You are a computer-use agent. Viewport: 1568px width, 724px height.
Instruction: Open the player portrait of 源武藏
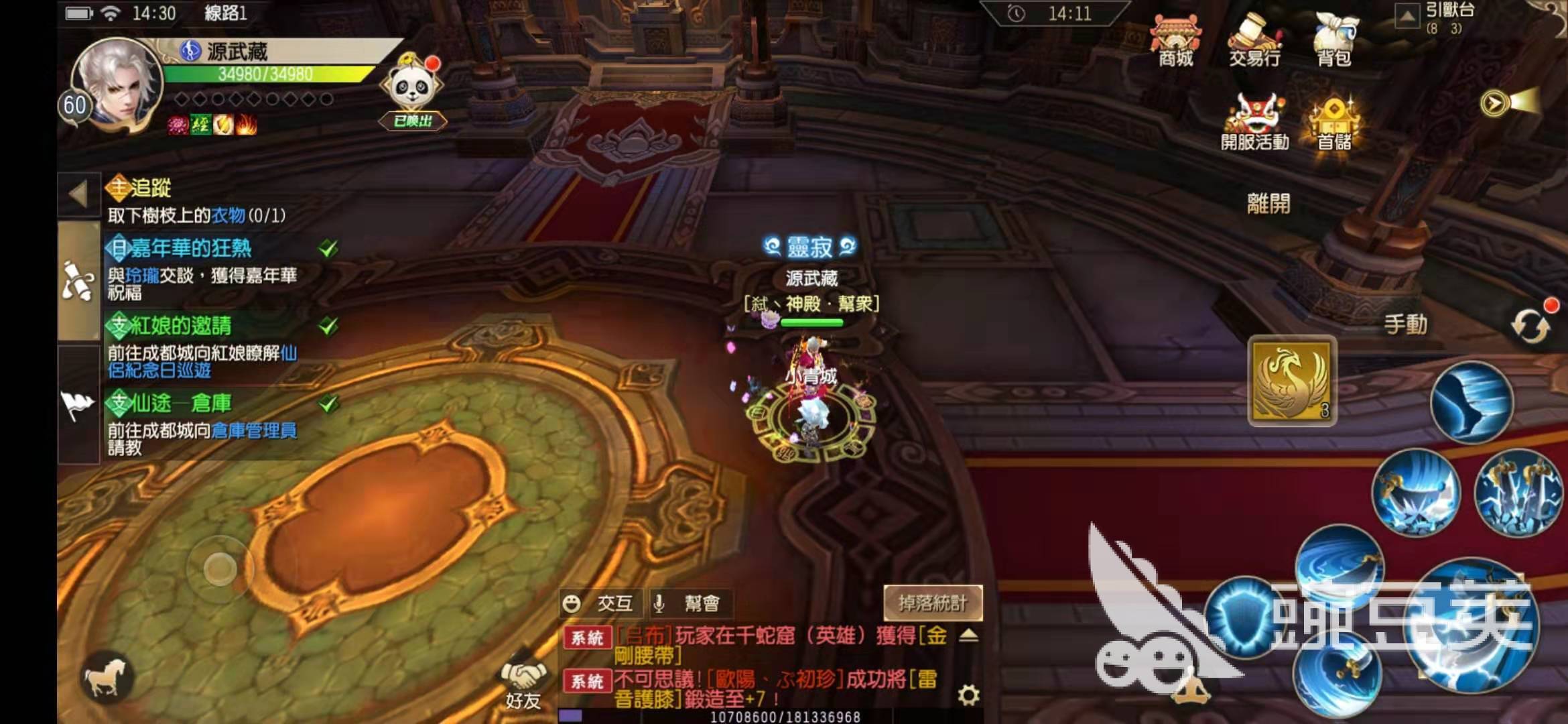coord(118,83)
